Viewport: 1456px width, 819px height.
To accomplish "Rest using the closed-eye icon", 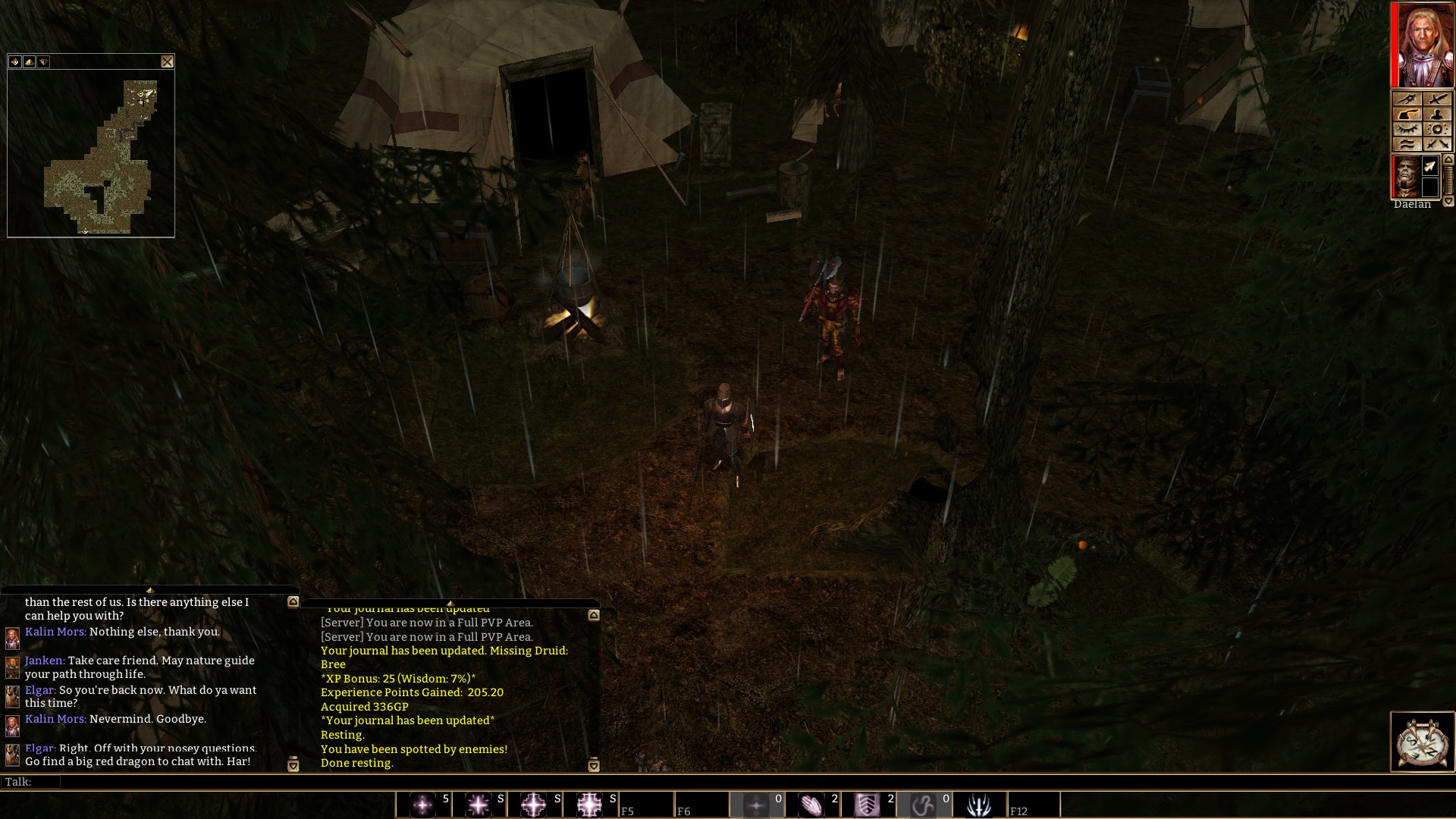I will [x=1407, y=128].
